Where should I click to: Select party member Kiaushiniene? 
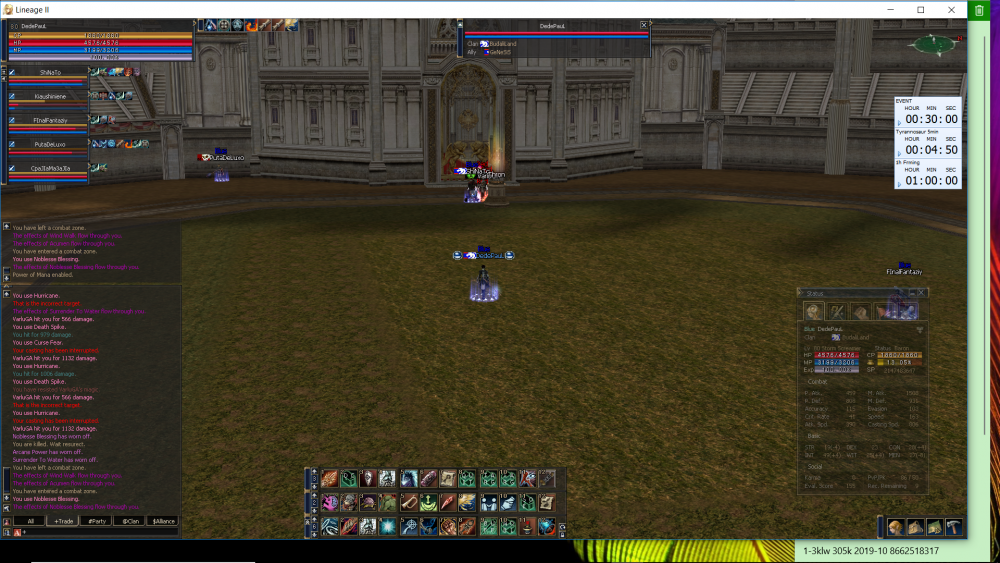tap(50, 96)
